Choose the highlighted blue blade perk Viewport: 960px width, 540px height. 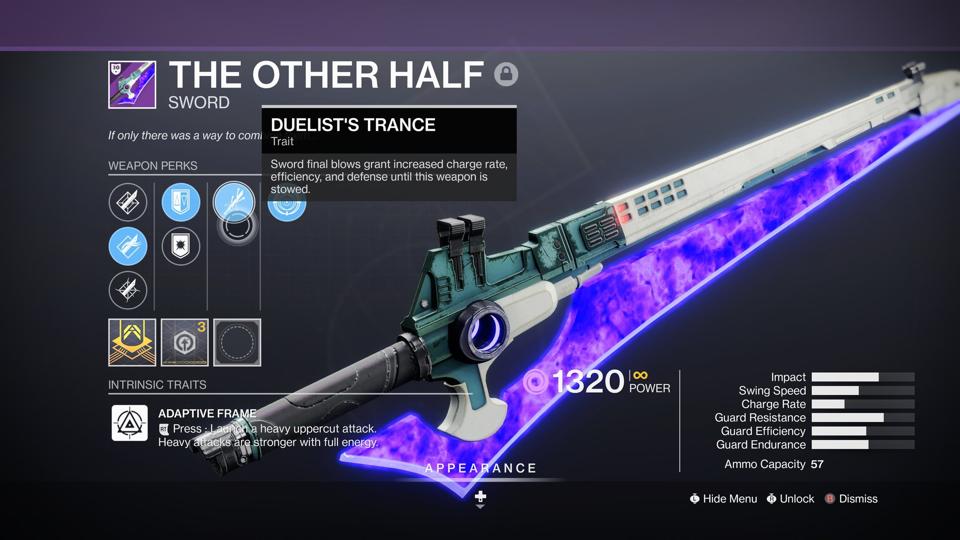tap(128, 246)
